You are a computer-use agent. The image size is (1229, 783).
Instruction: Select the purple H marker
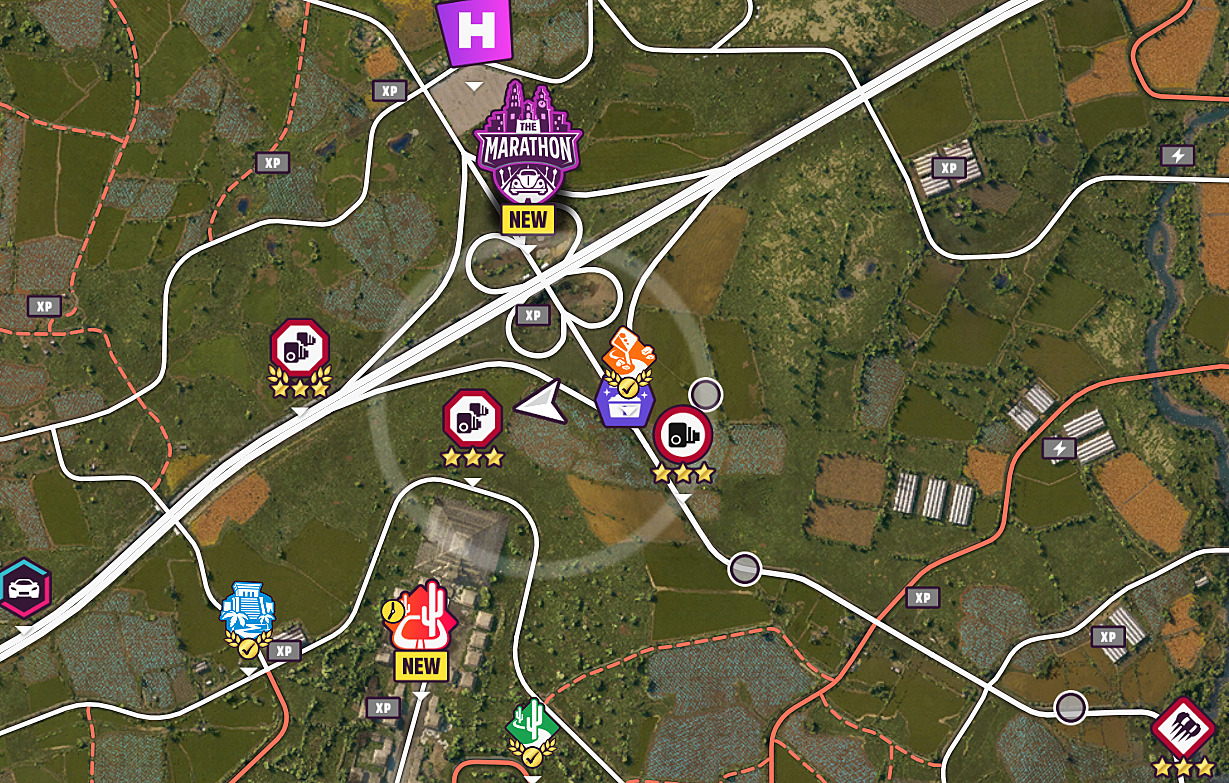tap(475, 31)
